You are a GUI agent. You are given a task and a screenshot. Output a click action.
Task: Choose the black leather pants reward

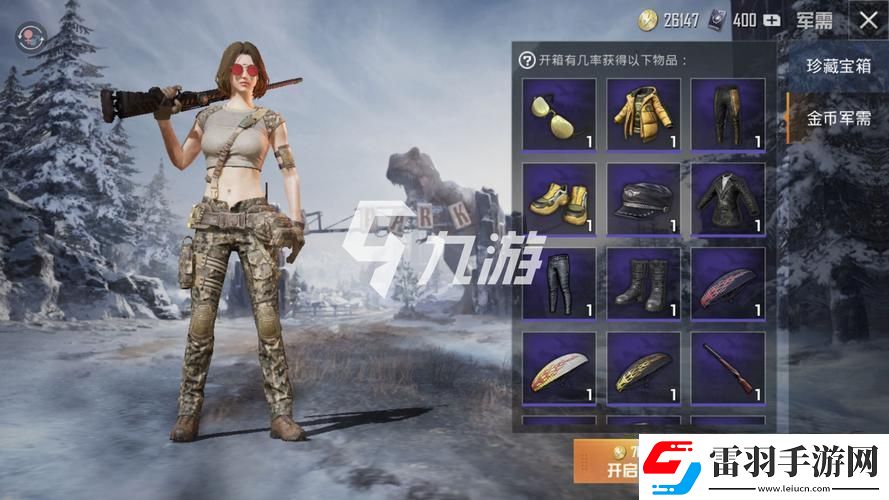coord(559,283)
